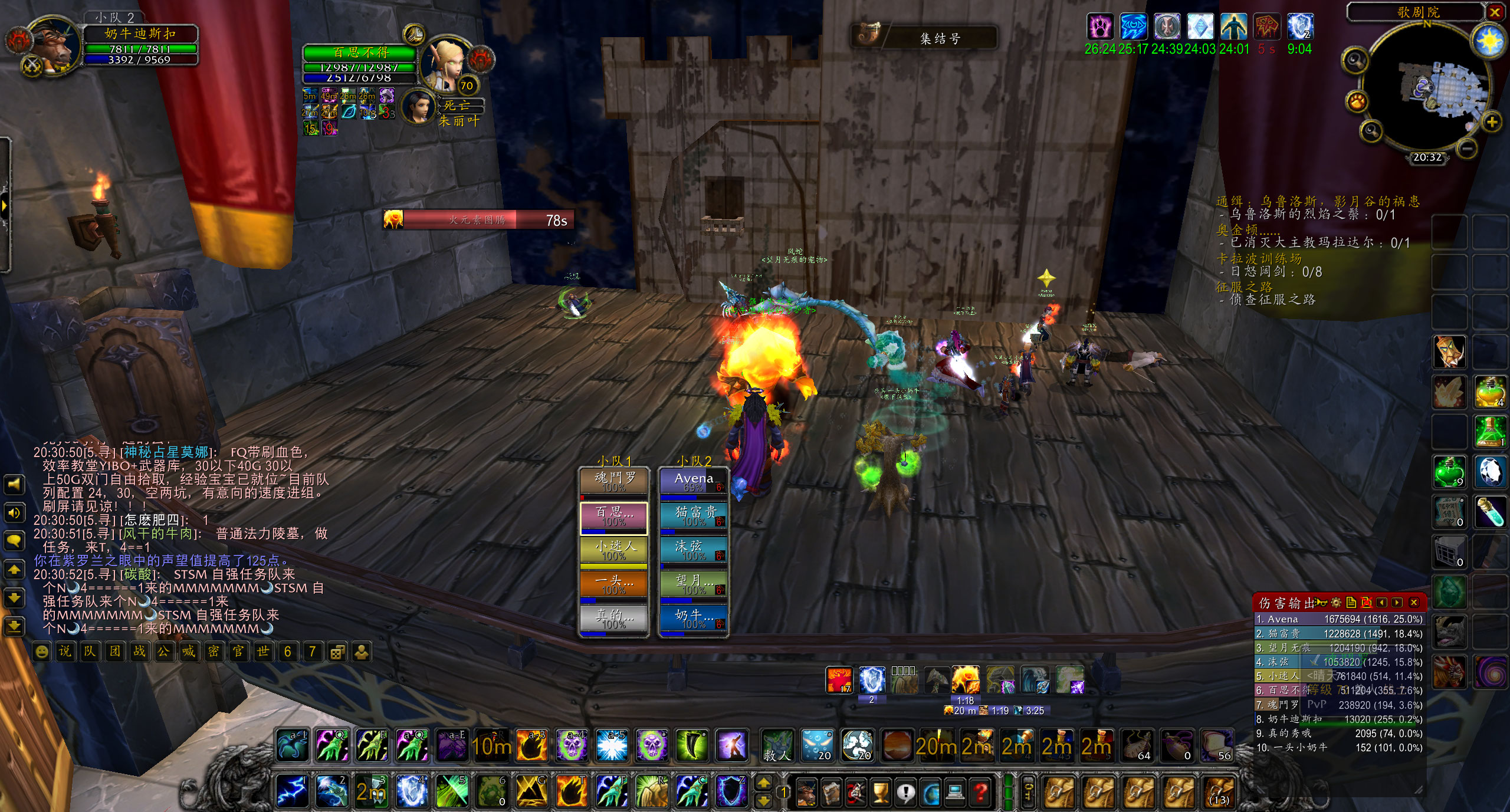Zoom in on the minimap
This screenshot has width=1510, height=812.
[1492, 123]
